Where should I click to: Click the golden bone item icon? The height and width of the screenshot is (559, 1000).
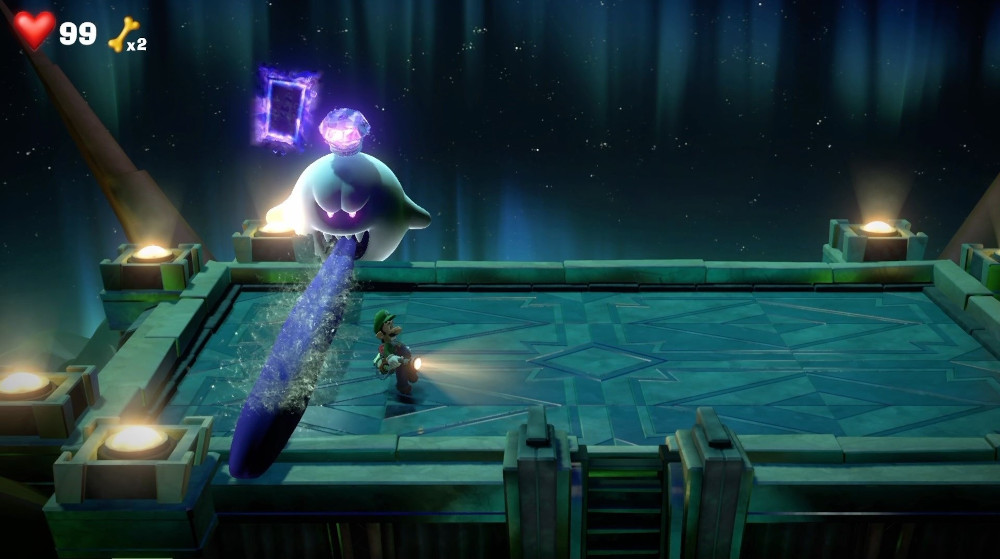pos(122,34)
